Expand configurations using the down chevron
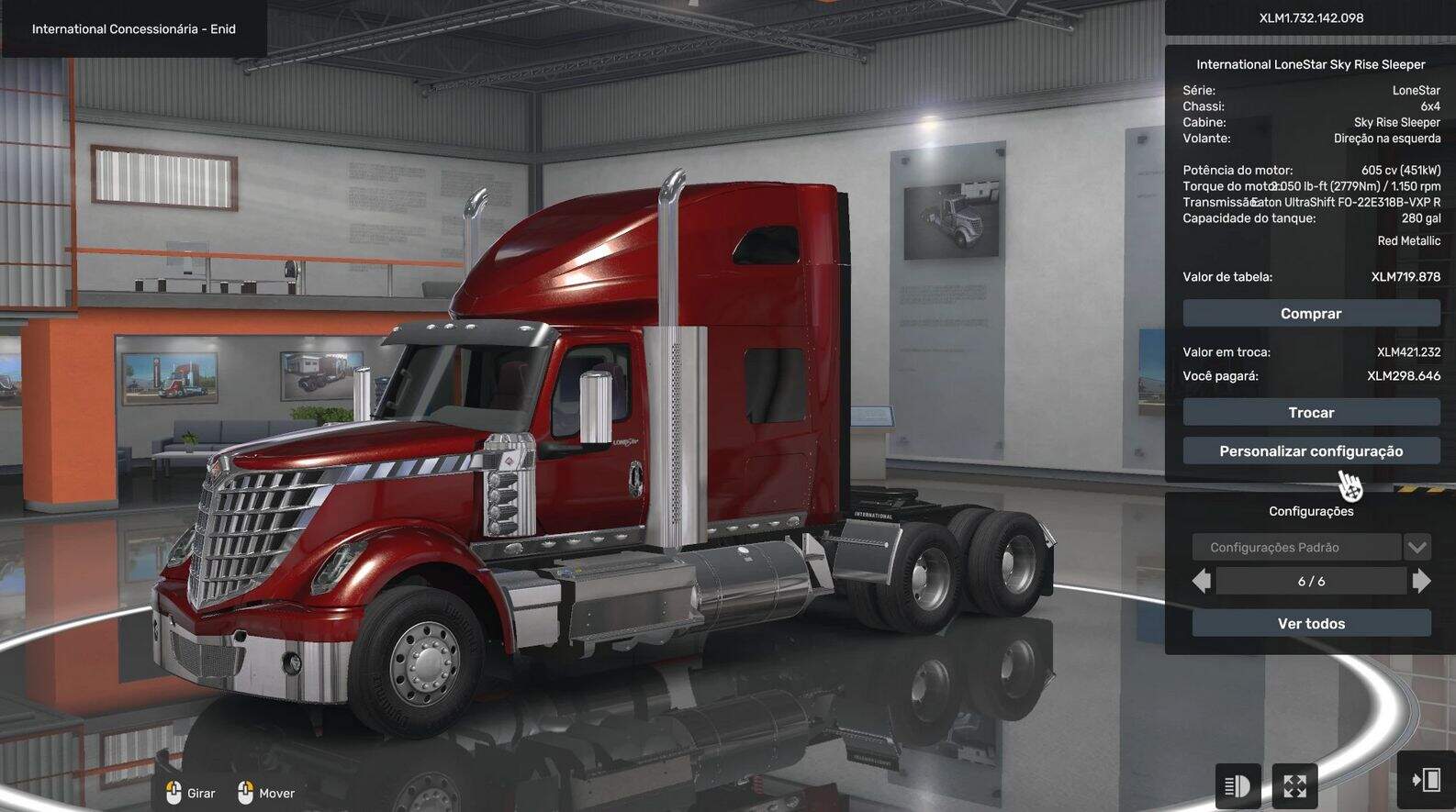 pyautogui.click(x=1416, y=547)
